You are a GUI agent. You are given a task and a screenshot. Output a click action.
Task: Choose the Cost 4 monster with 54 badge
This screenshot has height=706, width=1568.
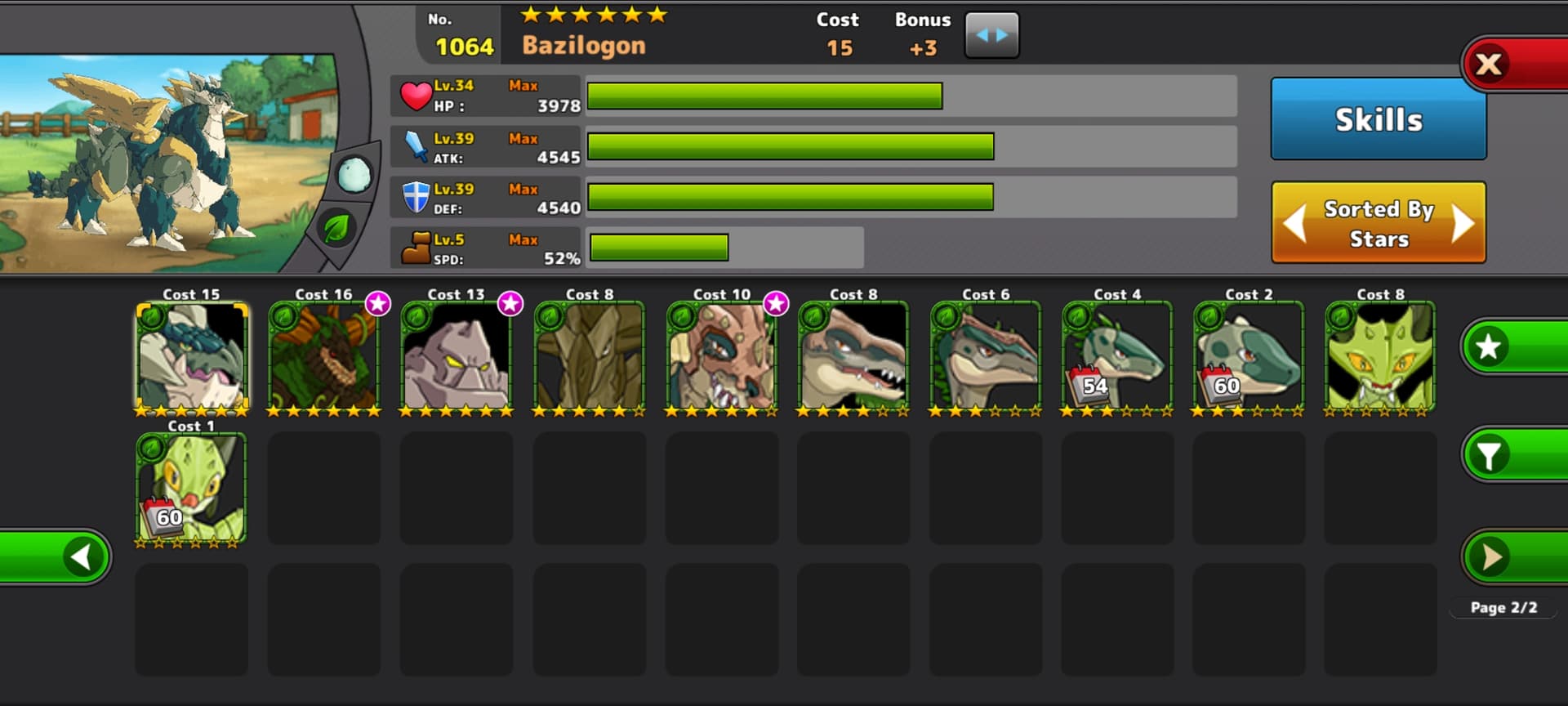pos(1117,356)
